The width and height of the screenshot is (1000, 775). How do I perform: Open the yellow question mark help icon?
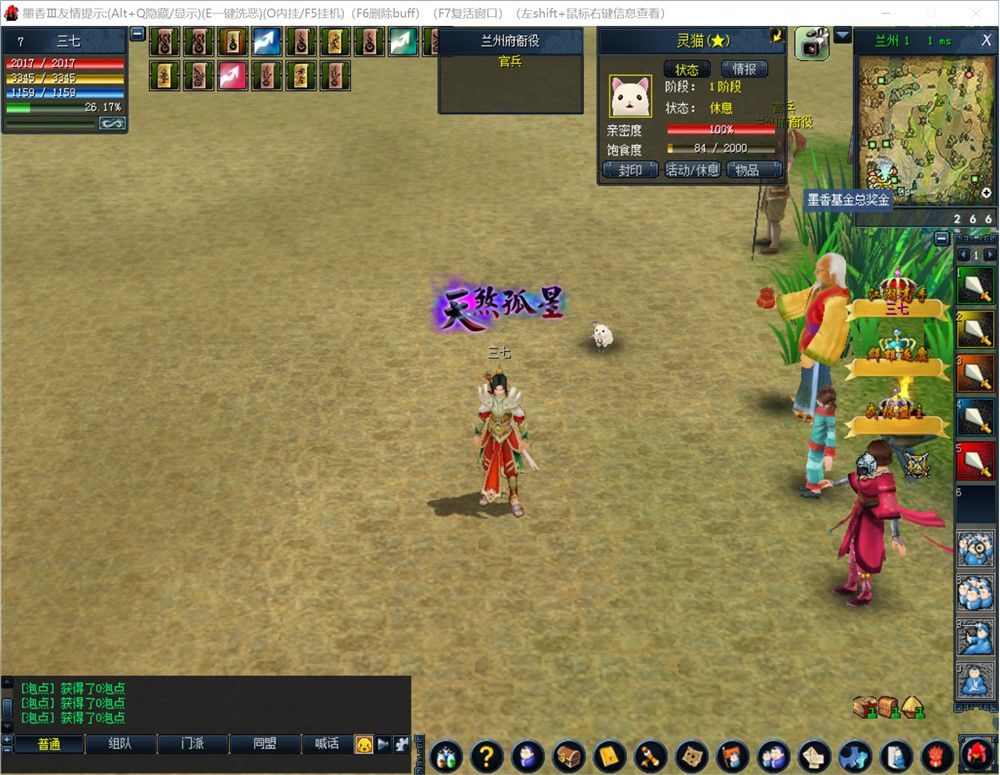tap(486, 756)
